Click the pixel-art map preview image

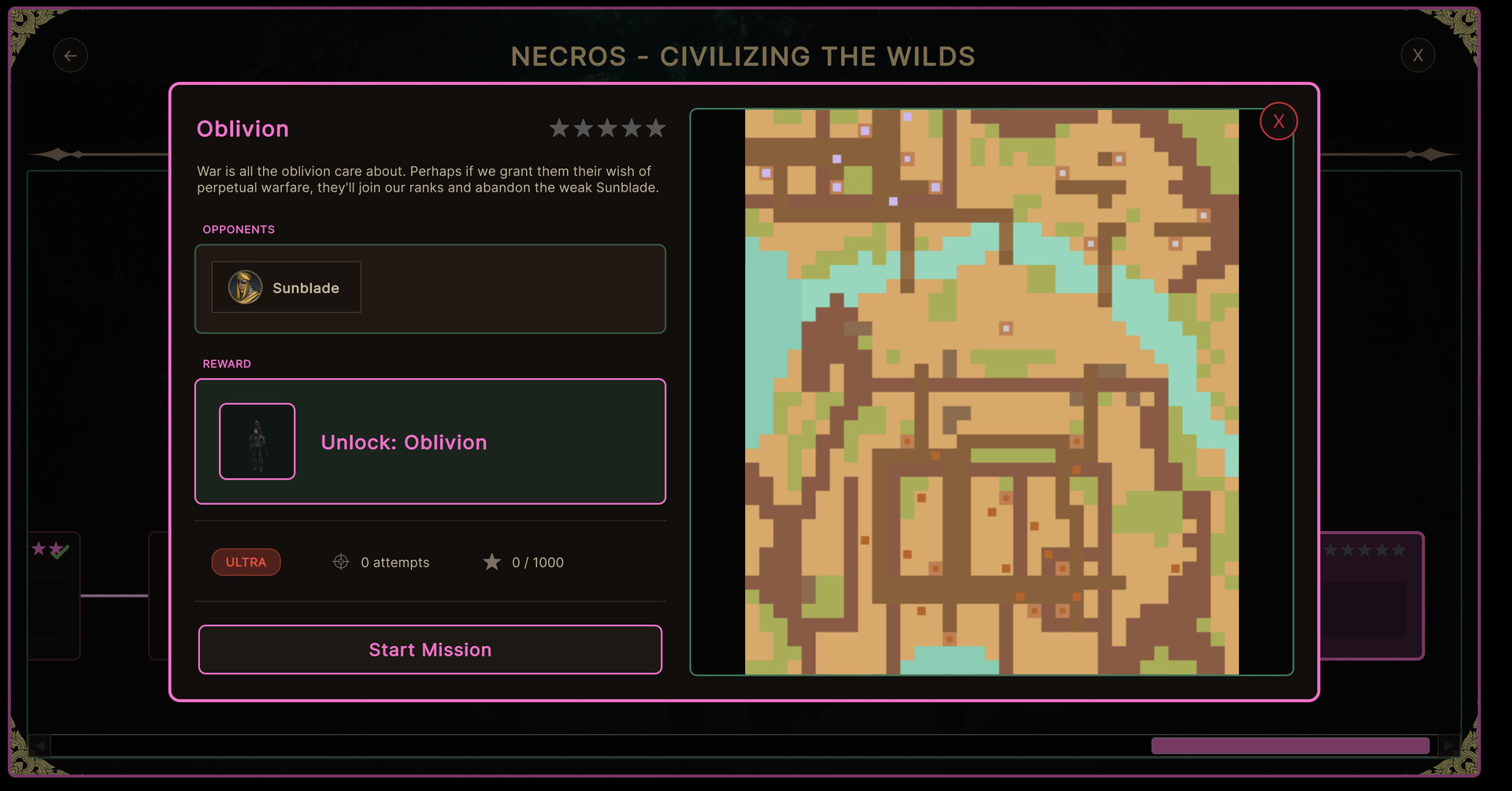[x=992, y=394]
